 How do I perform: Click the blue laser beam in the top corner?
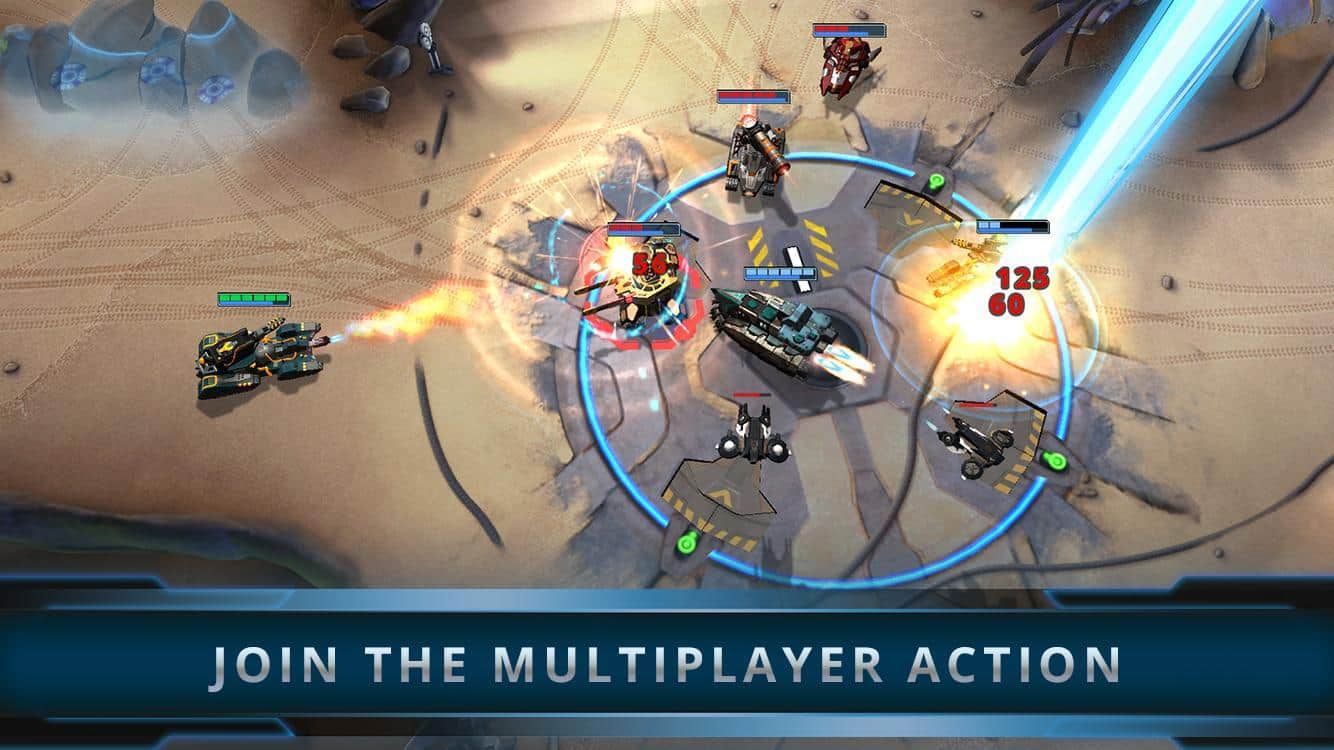click(x=1150, y=100)
